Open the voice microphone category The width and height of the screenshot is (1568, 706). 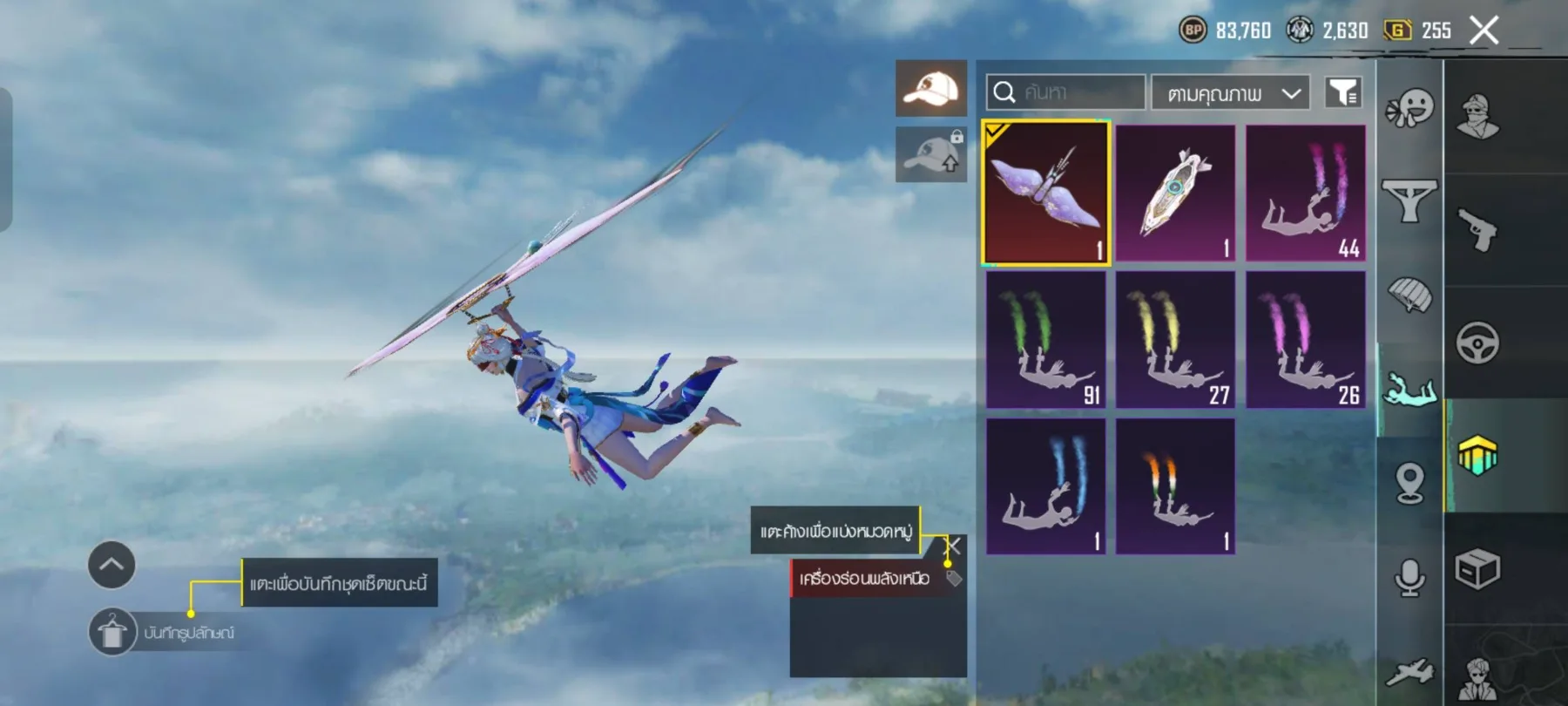click(1409, 578)
